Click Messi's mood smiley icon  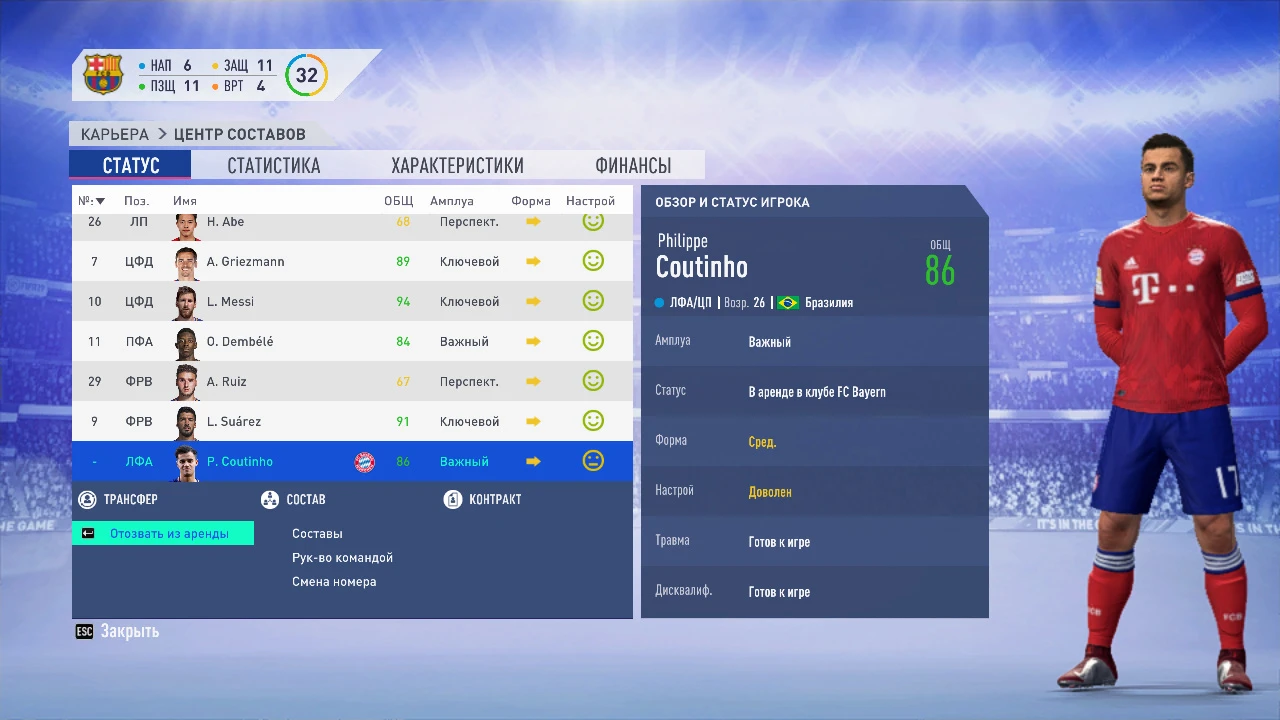(x=593, y=300)
